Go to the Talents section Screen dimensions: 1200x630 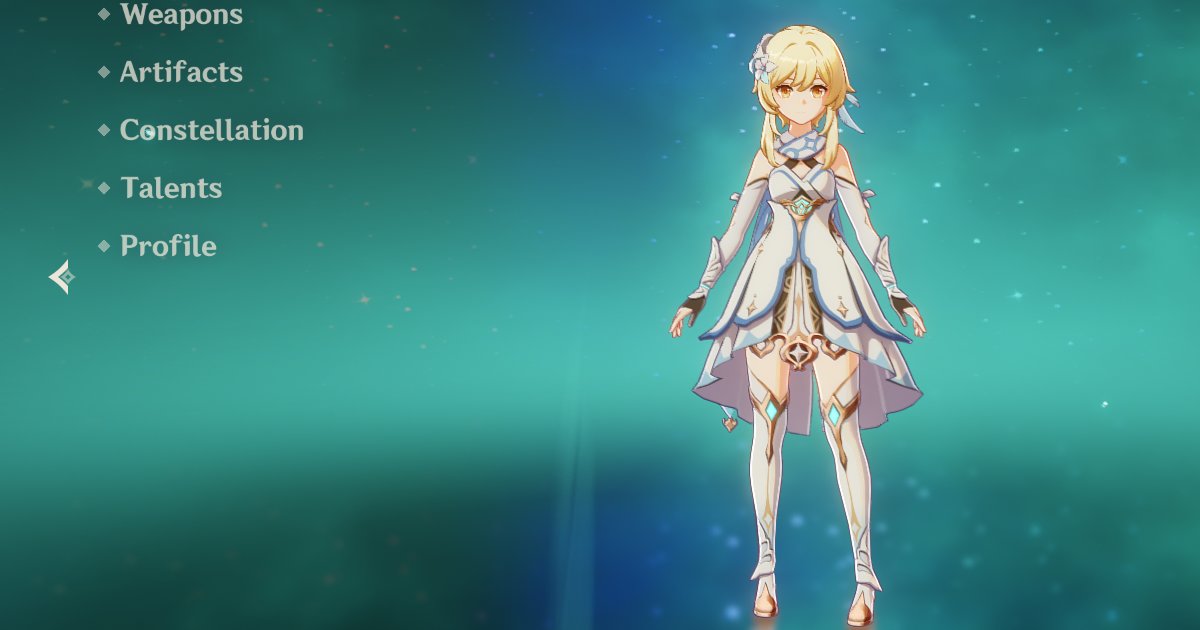click(x=171, y=188)
